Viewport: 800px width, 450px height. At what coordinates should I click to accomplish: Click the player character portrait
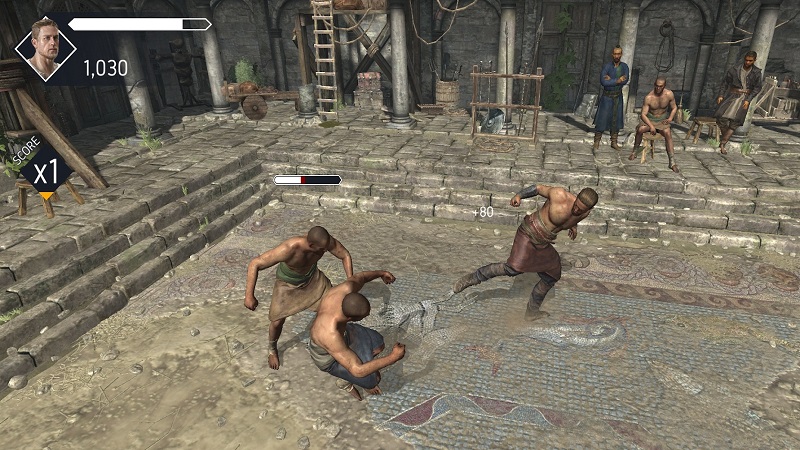pos(45,47)
